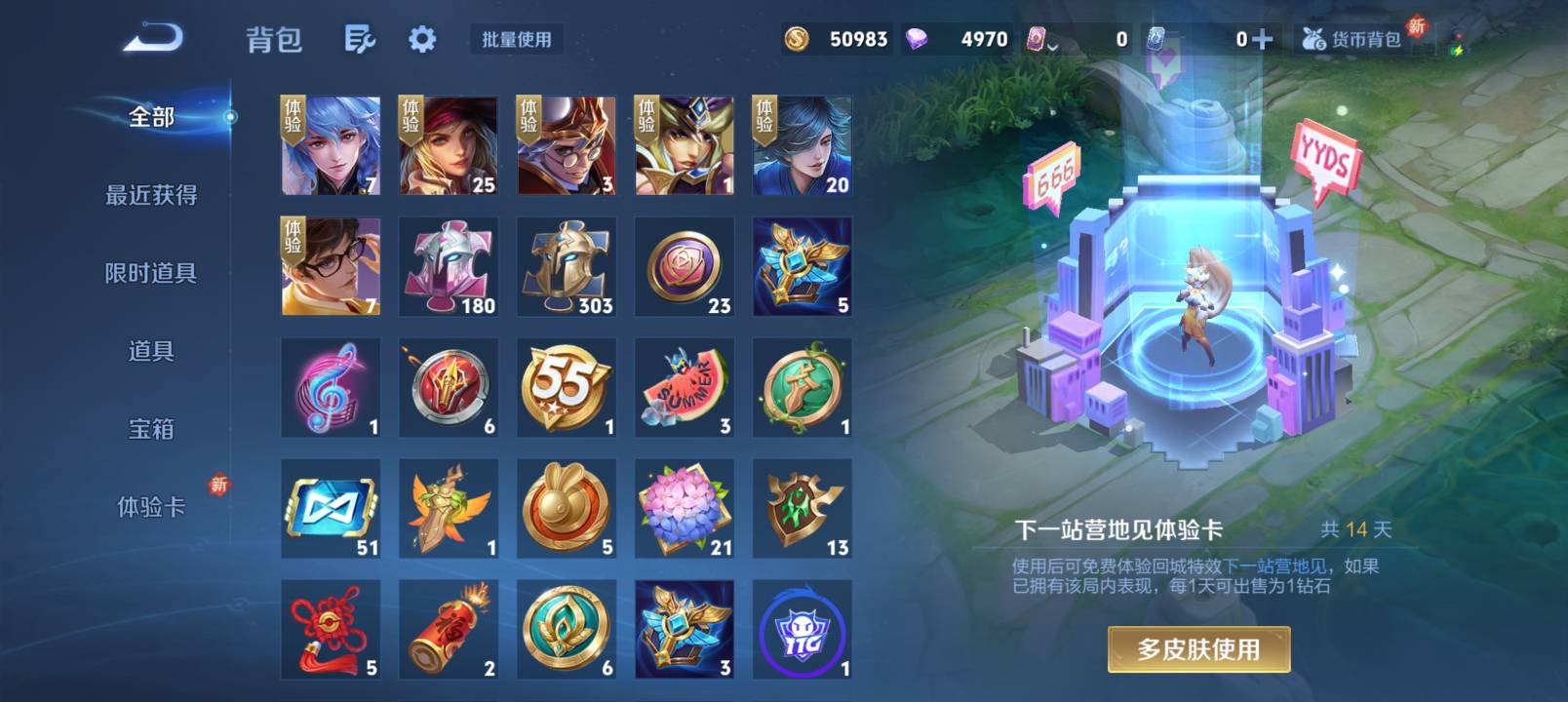
Task: Open the 宝箱 category tab
Action: [x=151, y=429]
